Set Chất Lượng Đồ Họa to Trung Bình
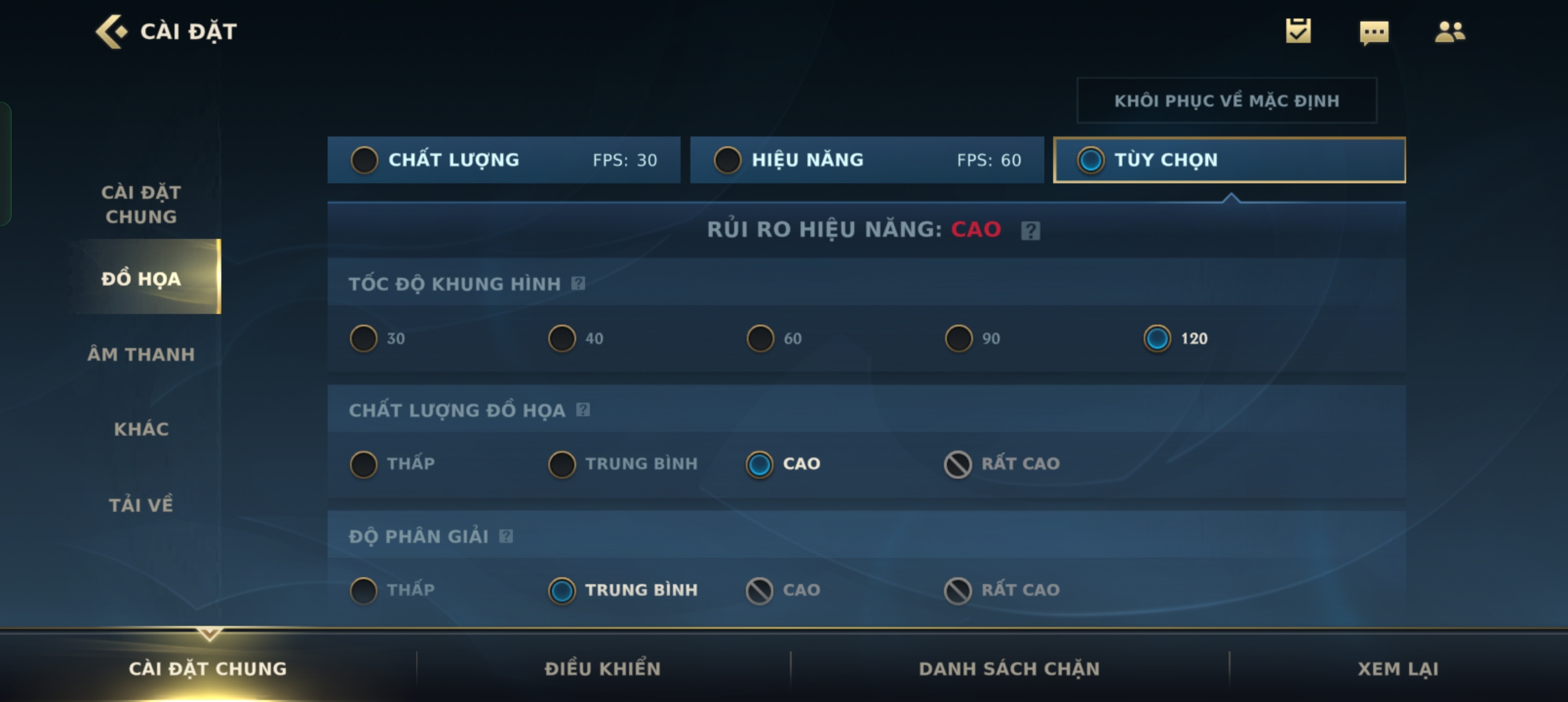The height and width of the screenshot is (702, 1568). coord(562,464)
